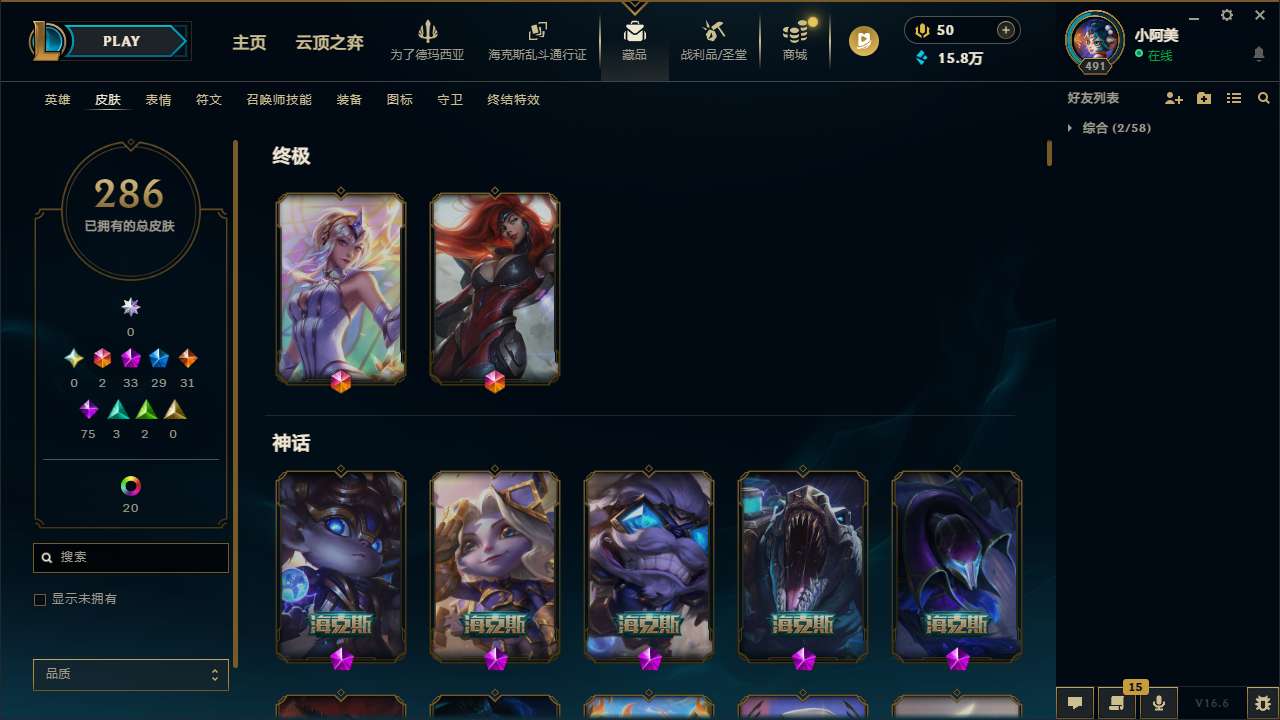Open the 商城 store icon
Viewport: 1280px width, 720px height.
click(x=795, y=40)
